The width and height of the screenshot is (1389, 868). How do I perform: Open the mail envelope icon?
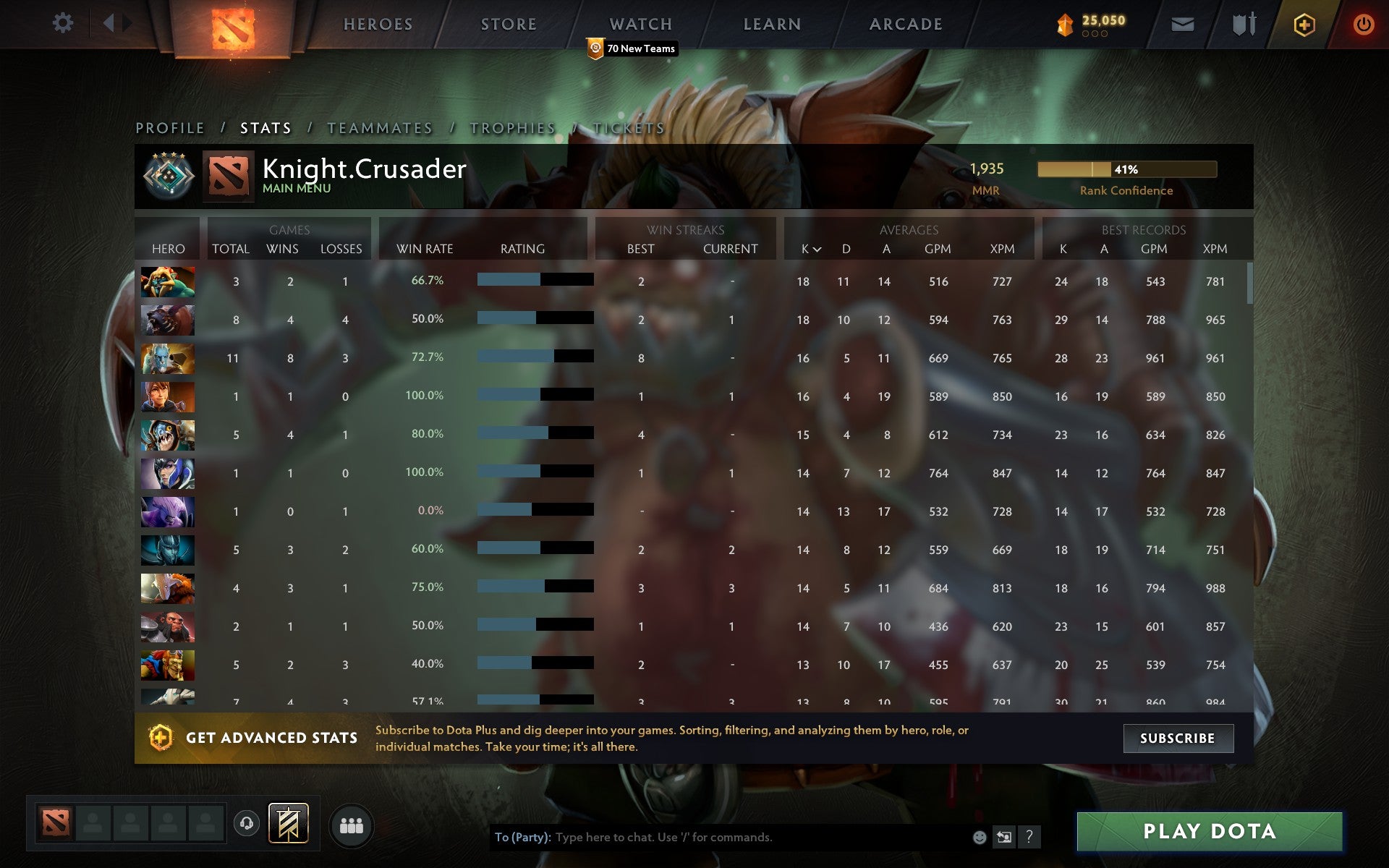1181,23
